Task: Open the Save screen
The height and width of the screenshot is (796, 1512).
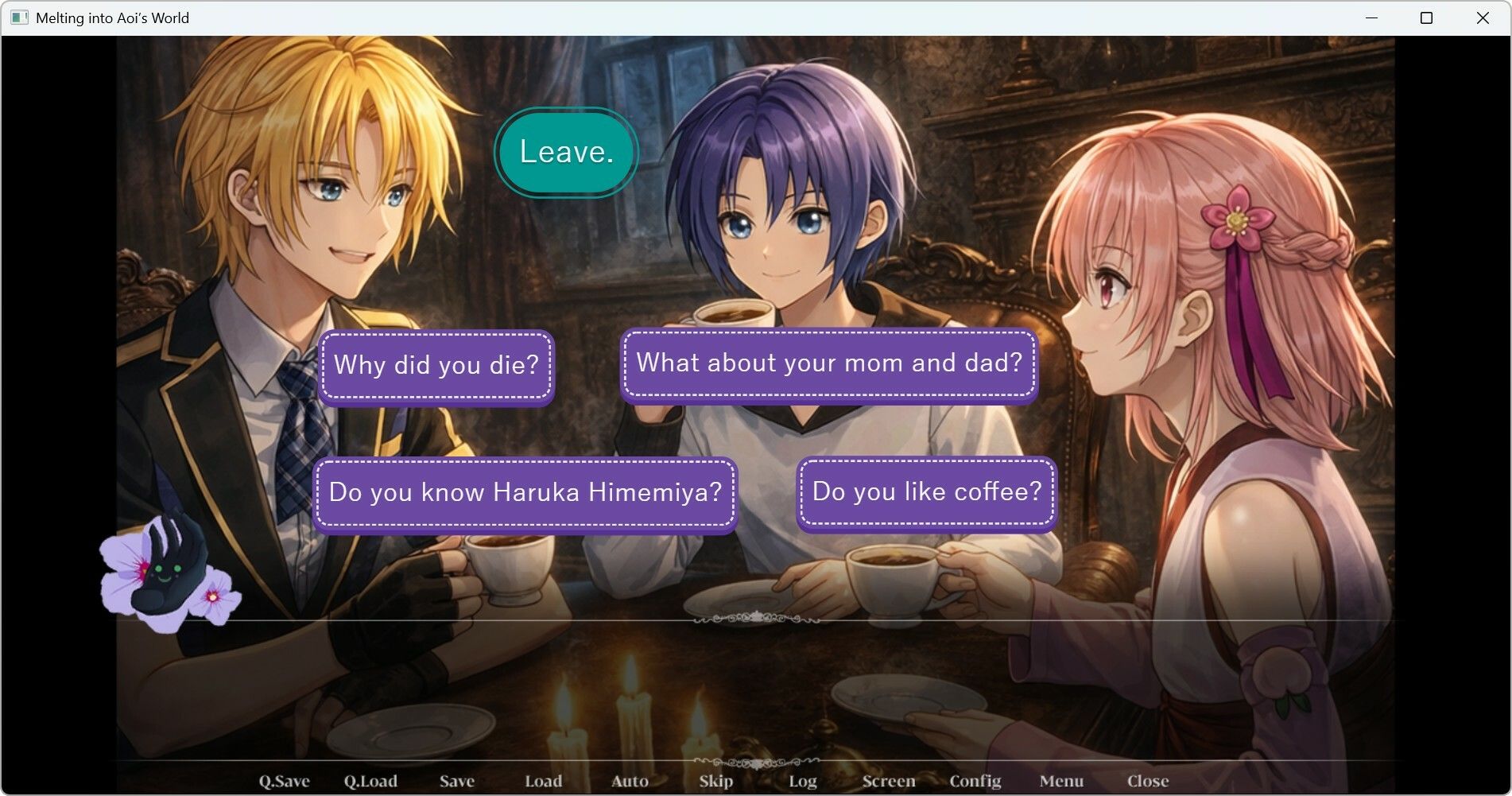Action: pos(457,781)
